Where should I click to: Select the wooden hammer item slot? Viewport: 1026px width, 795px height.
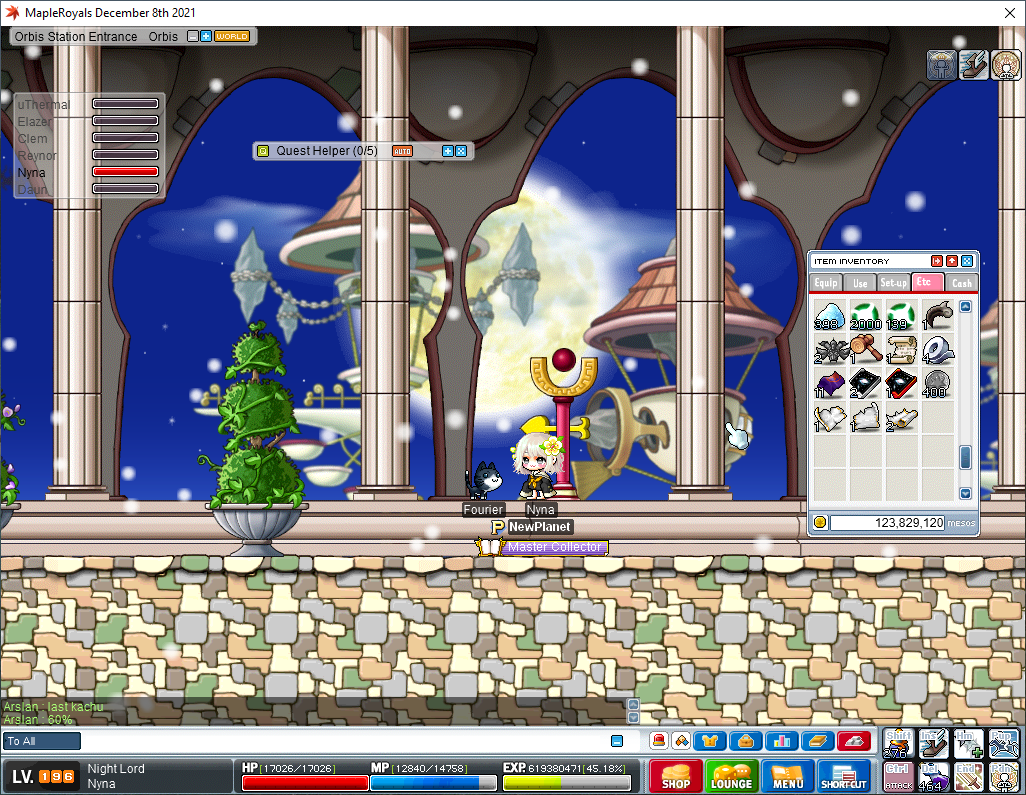click(x=866, y=349)
